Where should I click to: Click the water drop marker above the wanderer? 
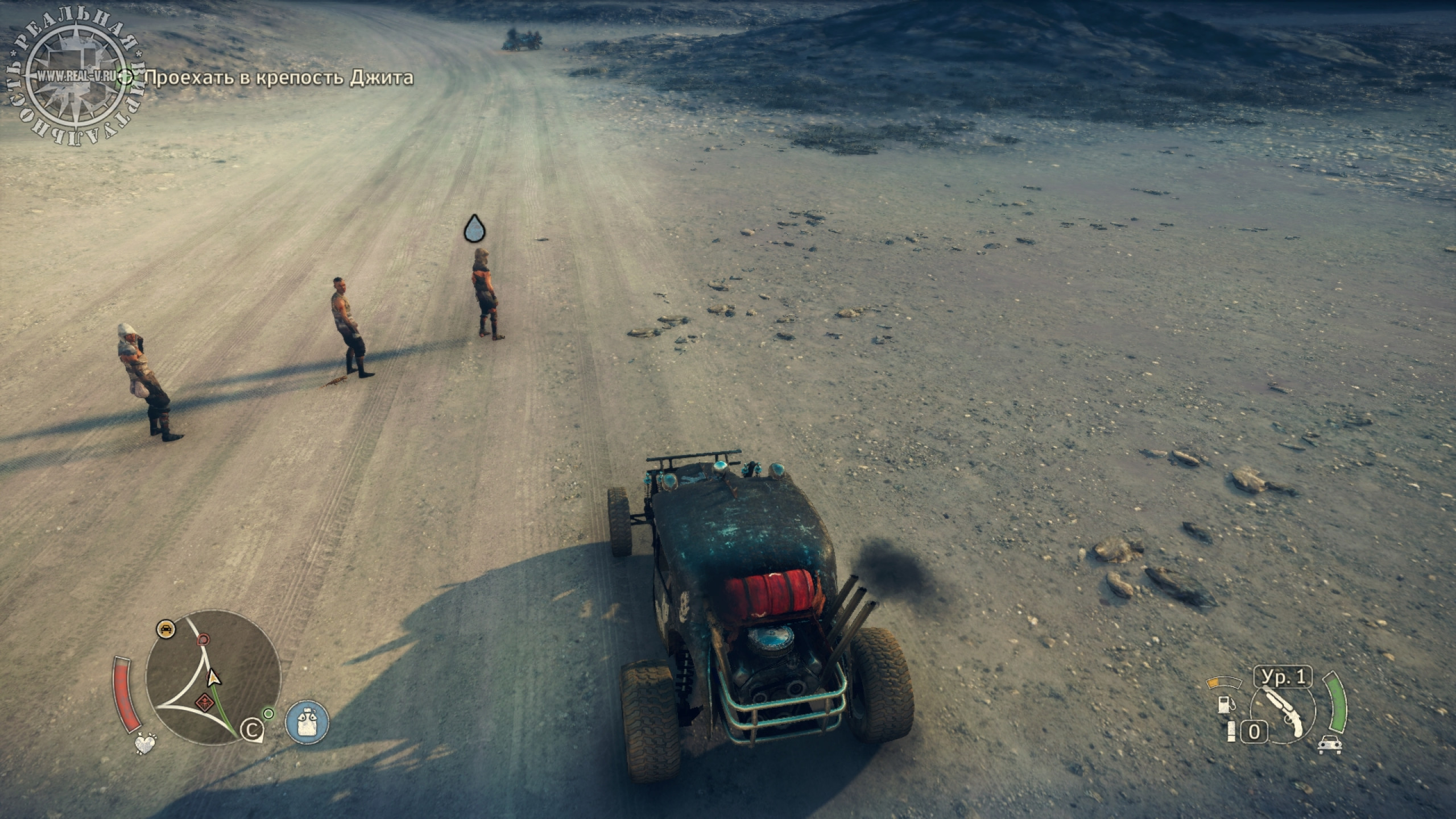tap(474, 229)
